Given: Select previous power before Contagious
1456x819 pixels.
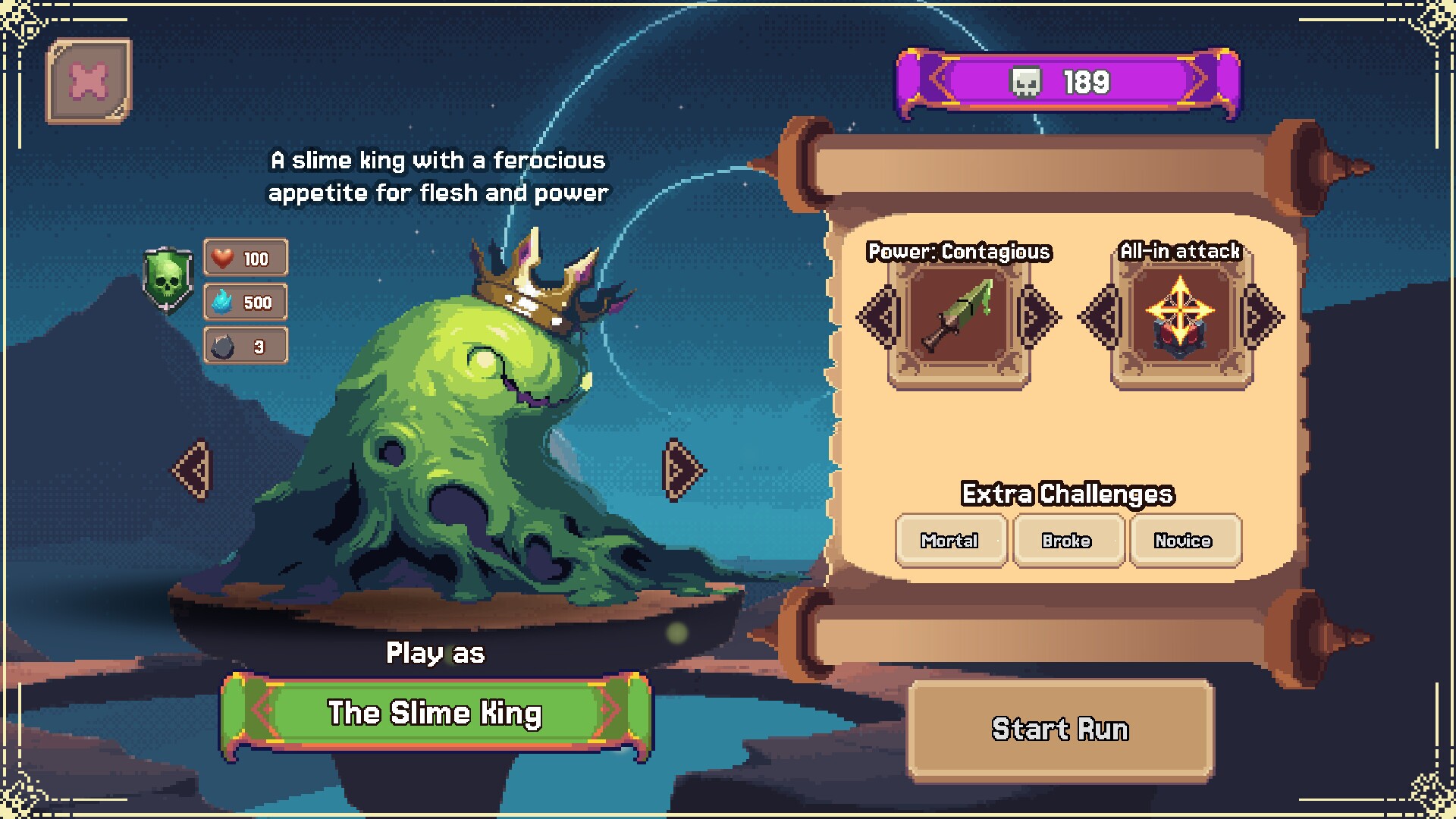Looking at the screenshot, I should tap(877, 317).
